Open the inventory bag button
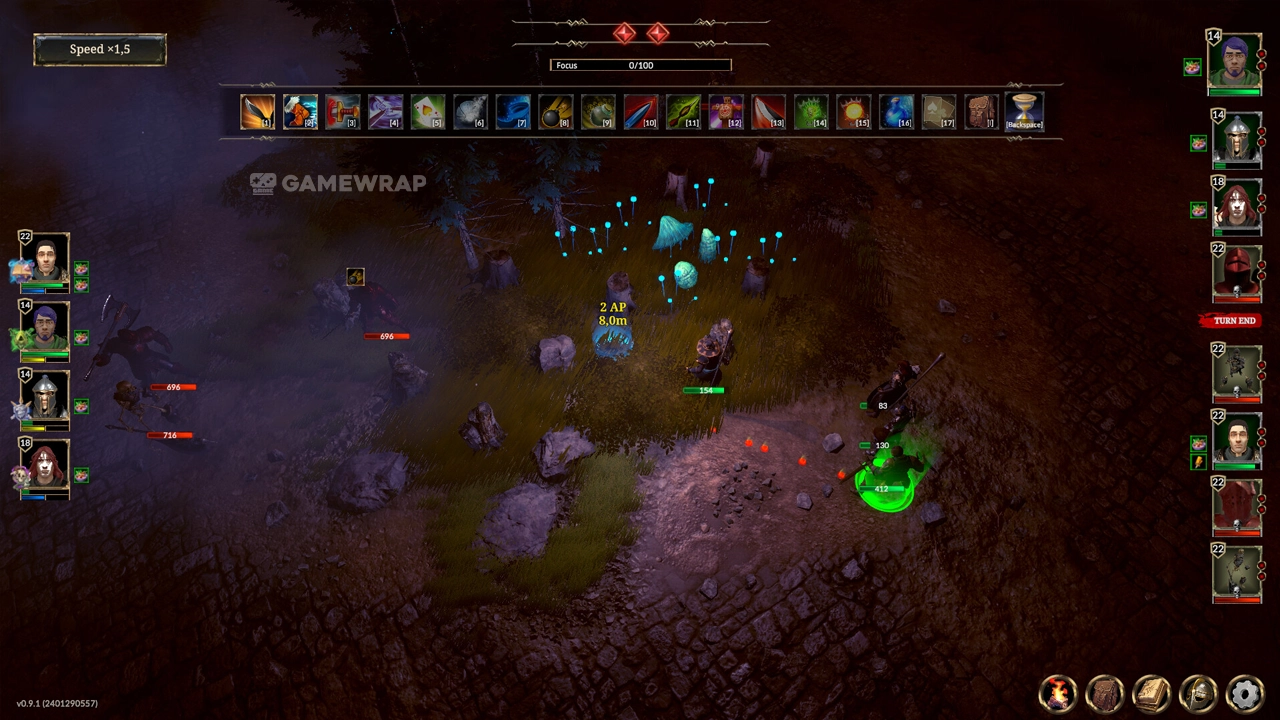 tap(1105, 692)
